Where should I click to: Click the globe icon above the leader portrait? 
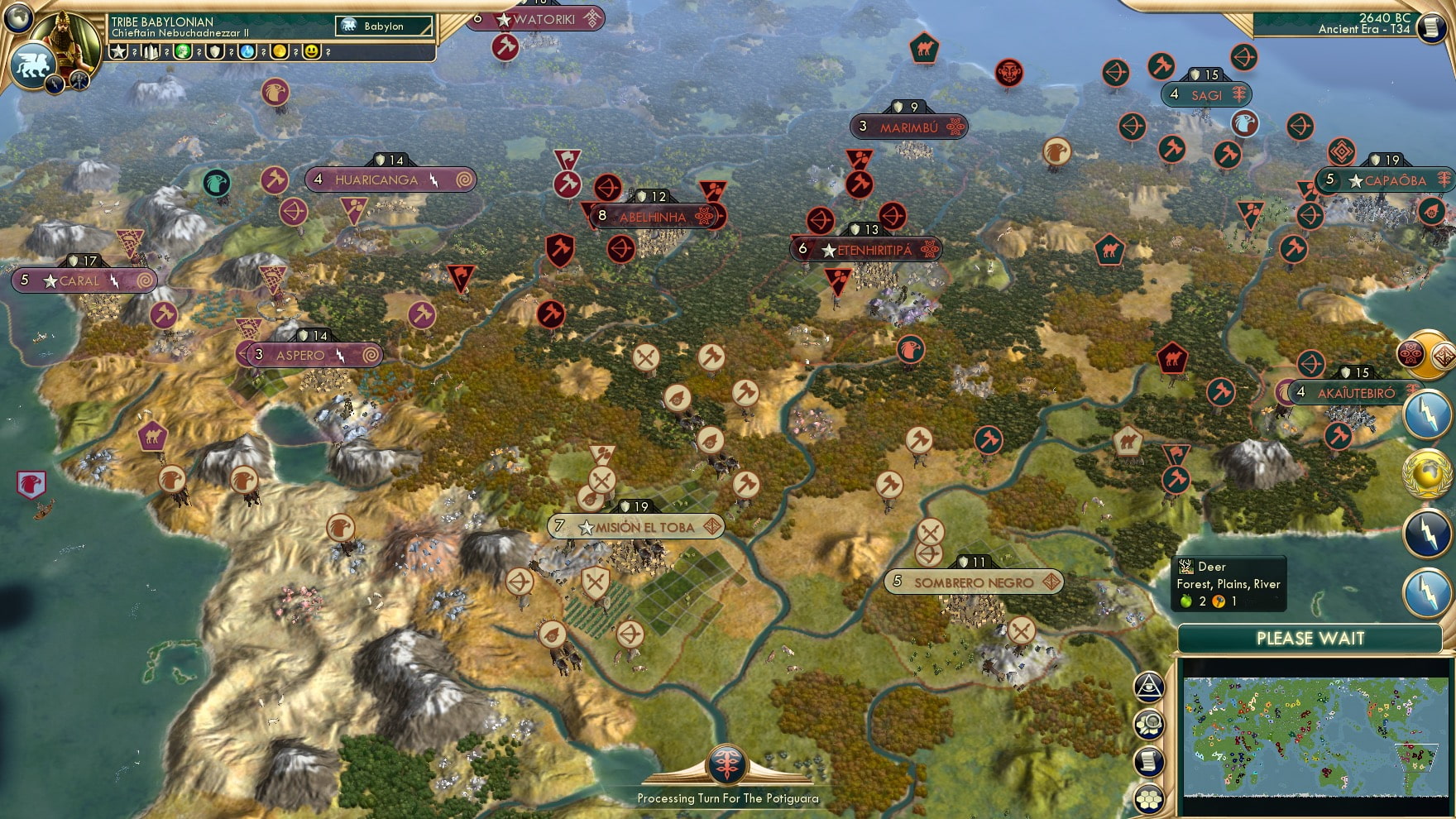click(x=17, y=19)
